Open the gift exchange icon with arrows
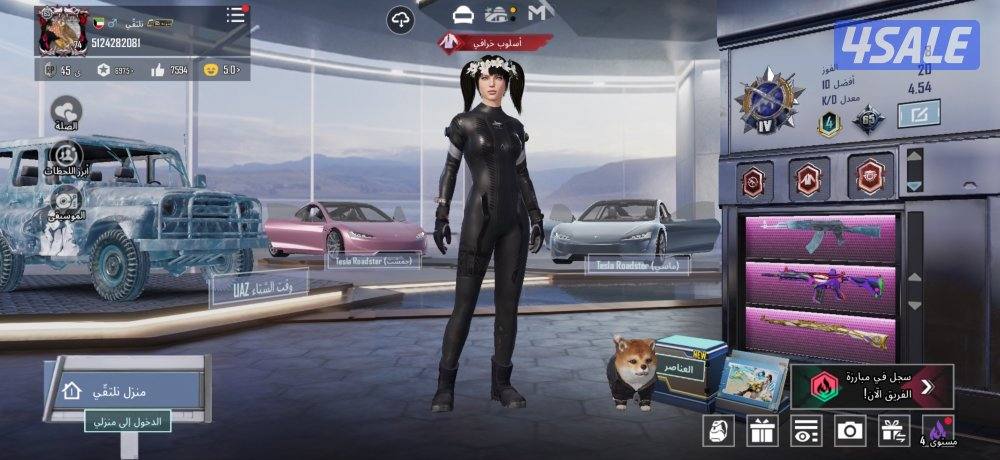This screenshot has width=1000, height=460. [x=893, y=431]
